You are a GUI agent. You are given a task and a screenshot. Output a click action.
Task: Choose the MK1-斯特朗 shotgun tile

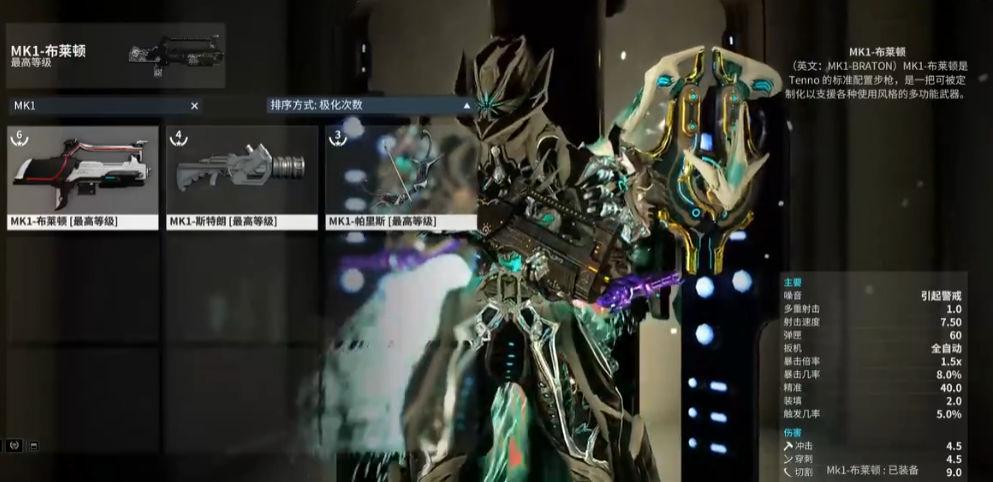(241, 177)
